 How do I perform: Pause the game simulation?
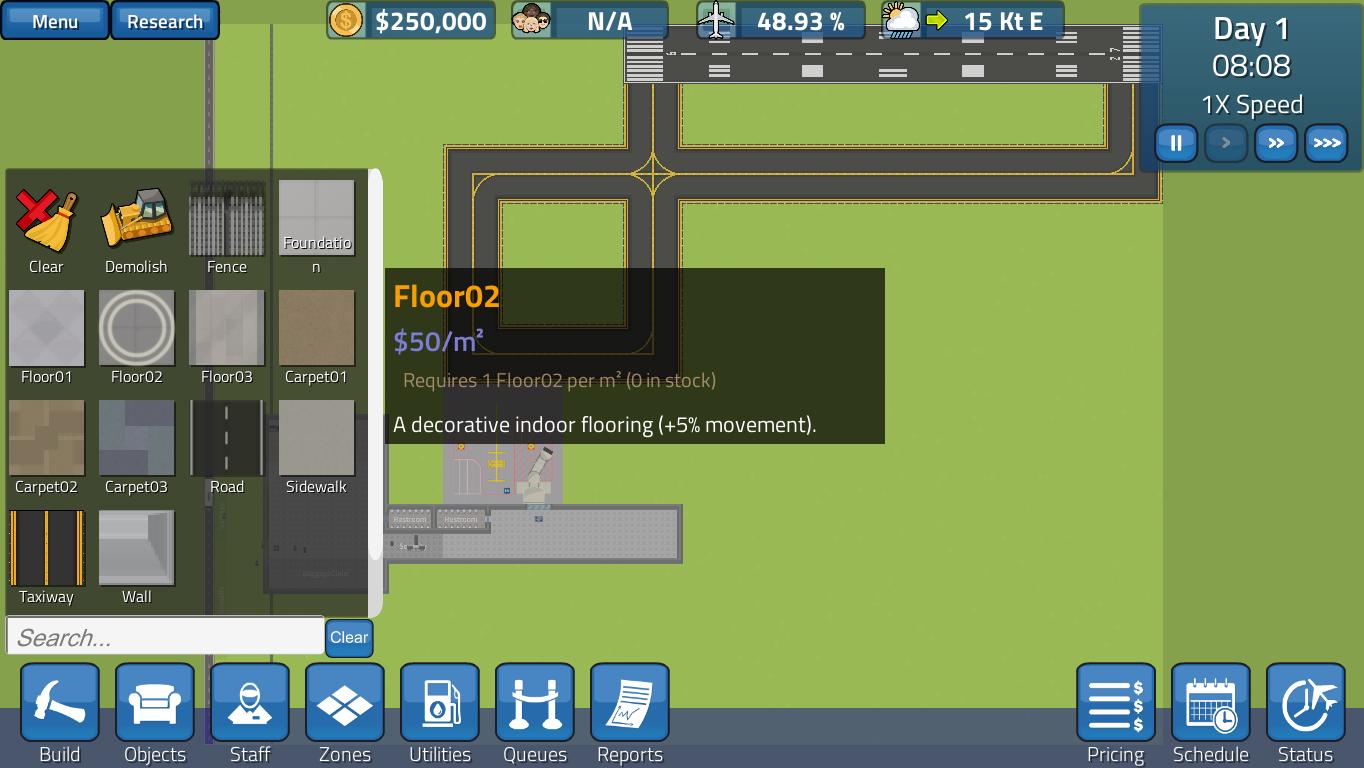(1176, 143)
